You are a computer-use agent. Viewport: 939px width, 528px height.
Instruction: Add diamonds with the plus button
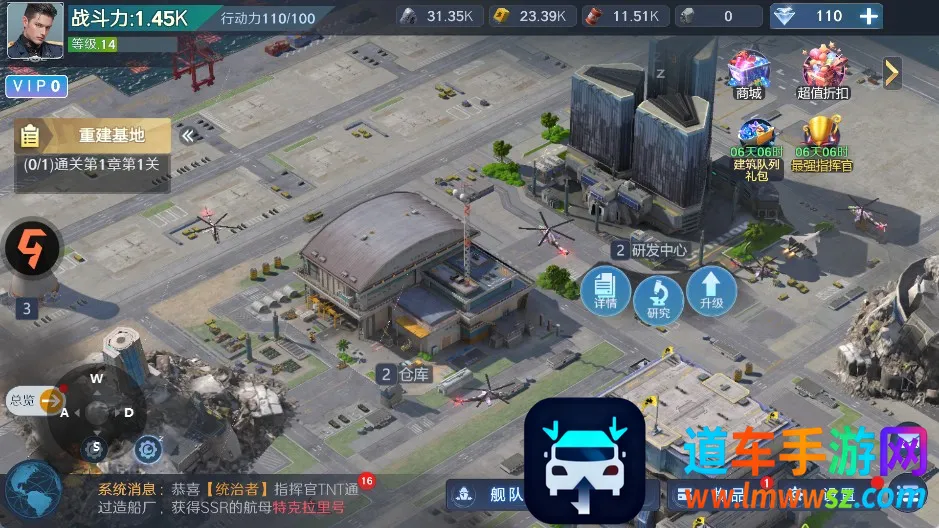click(x=870, y=16)
